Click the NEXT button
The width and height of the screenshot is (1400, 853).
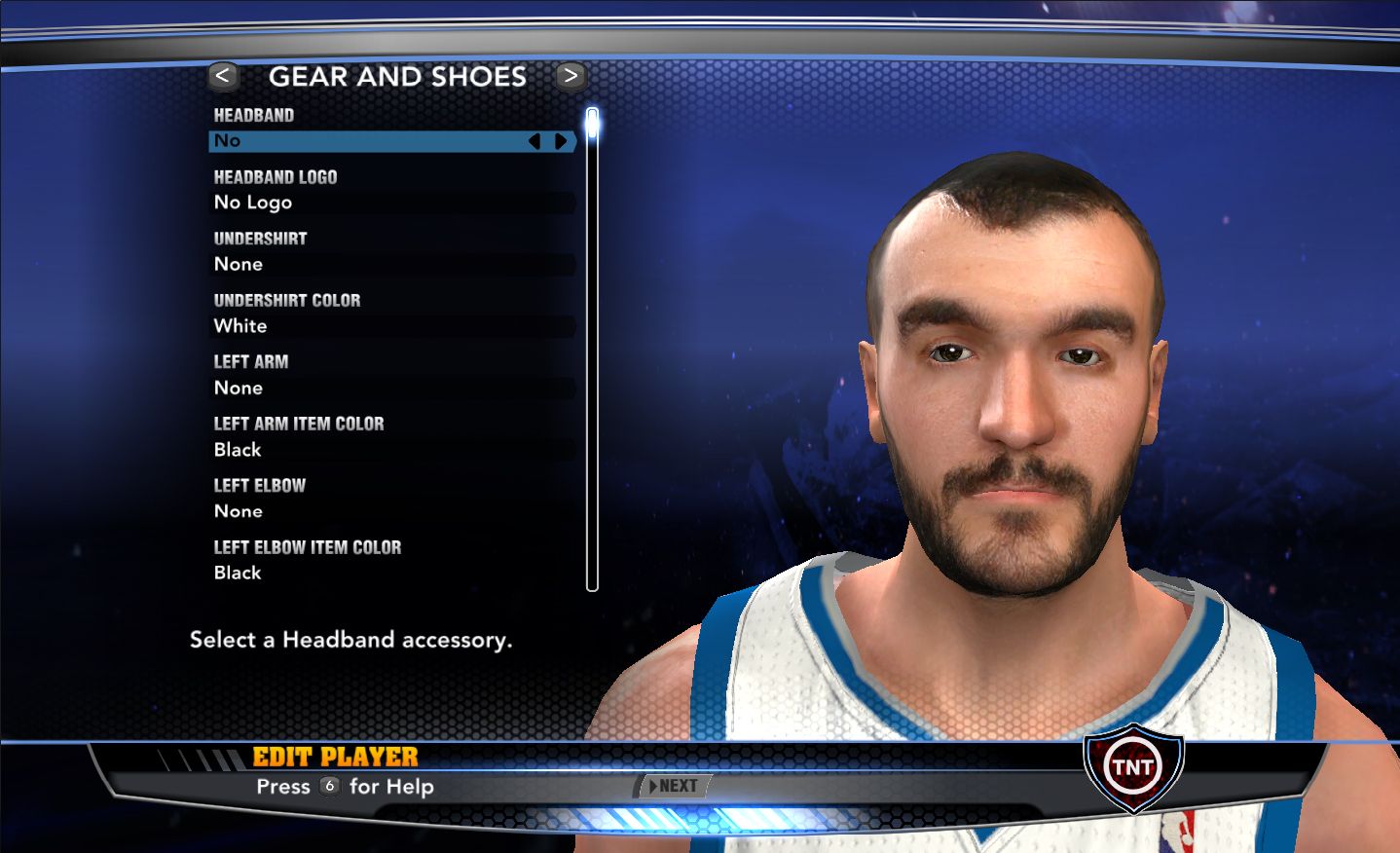pos(674,786)
